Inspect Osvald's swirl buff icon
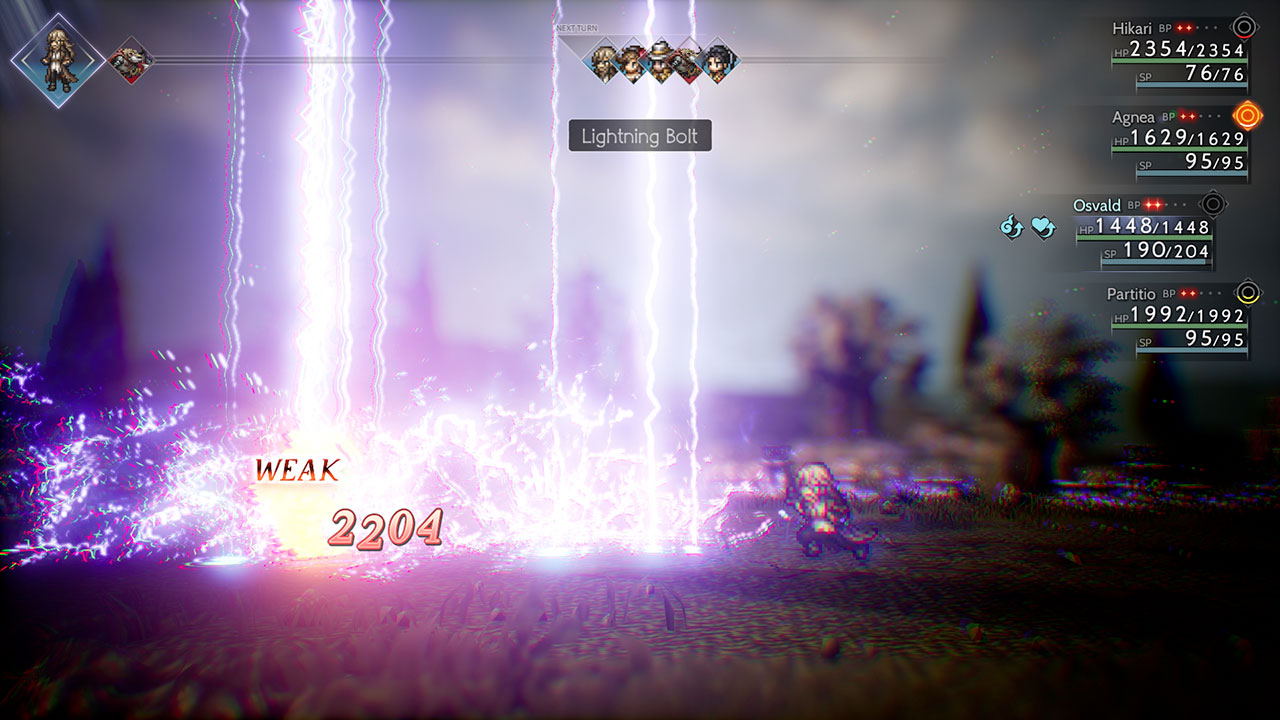 pos(1011,228)
